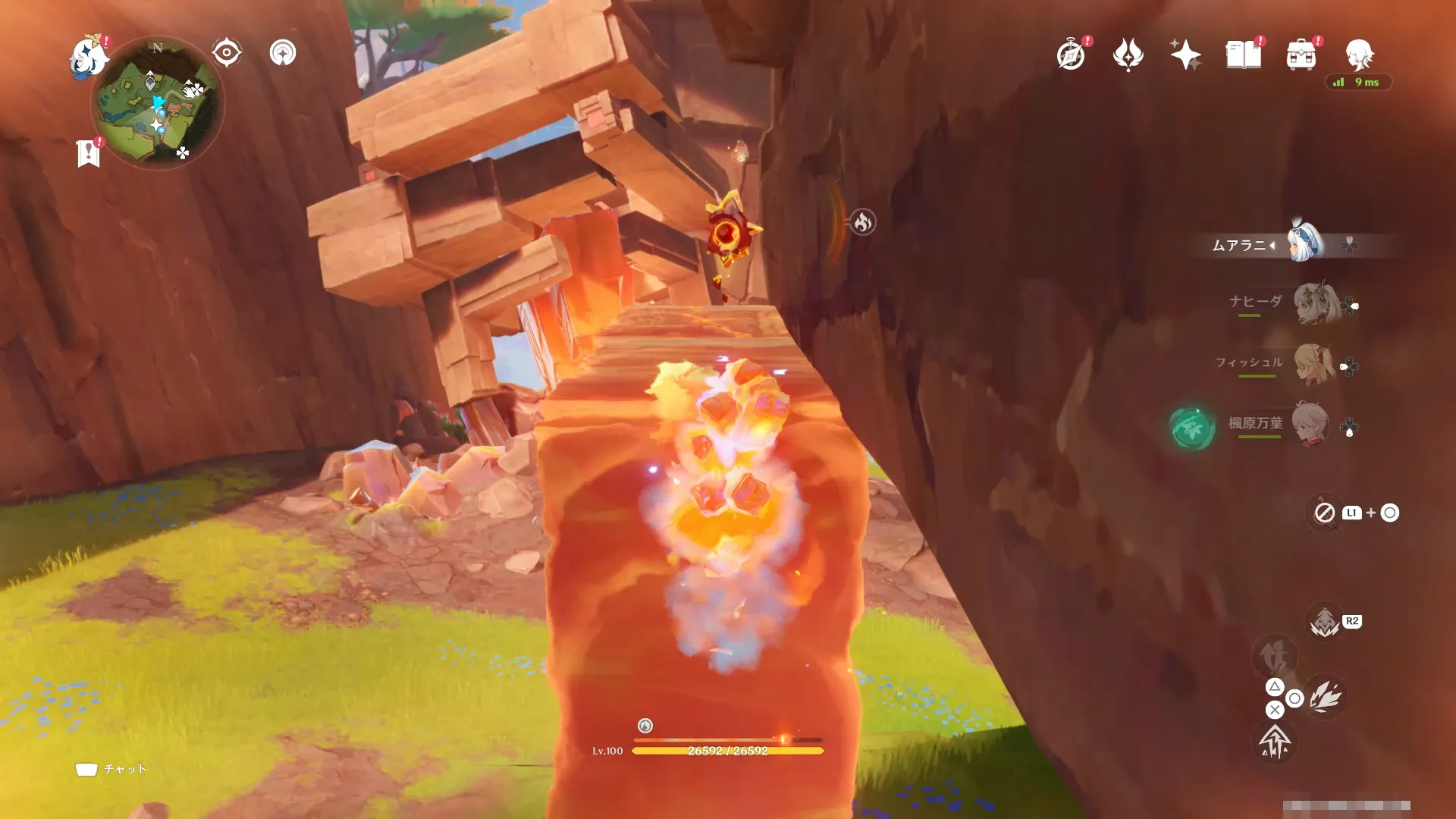Toggle the elemental sight eye icon
The height and width of the screenshot is (819, 1456).
click(x=226, y=53)
